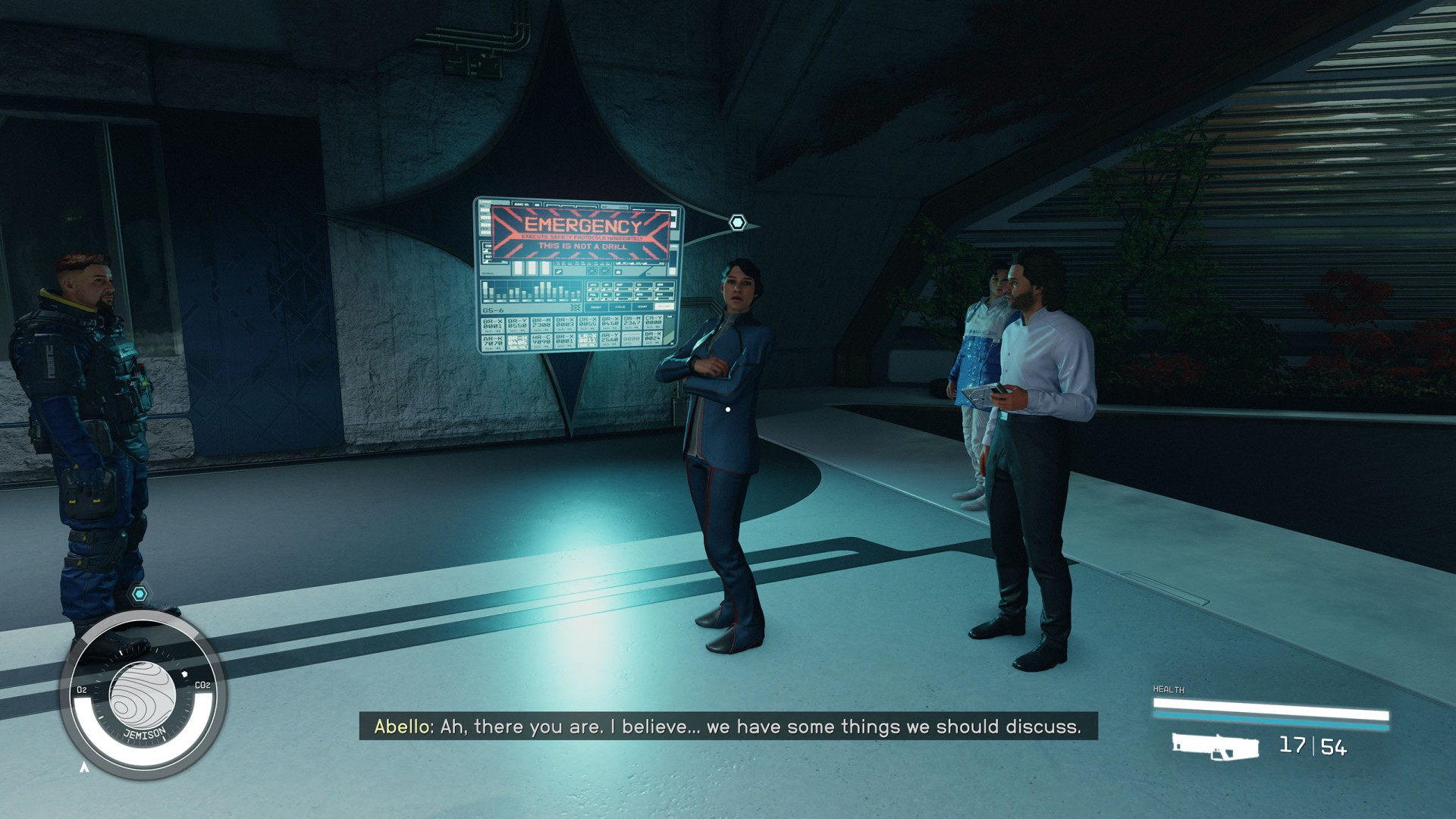
Task: Click the equipped weapon icon
Action: pyautogui.click(x=1214, y=746)
